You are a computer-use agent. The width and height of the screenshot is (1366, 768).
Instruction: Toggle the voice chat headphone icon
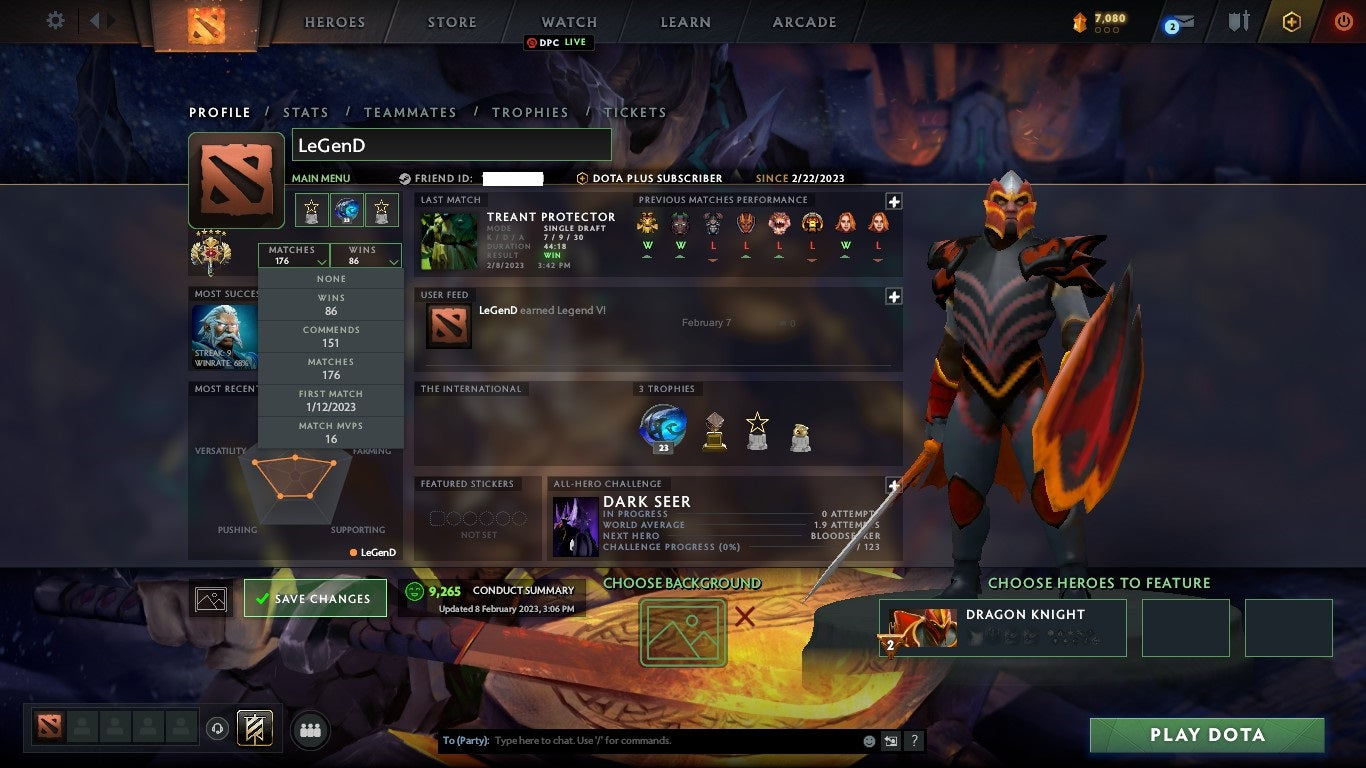click(x=219, y=730)
